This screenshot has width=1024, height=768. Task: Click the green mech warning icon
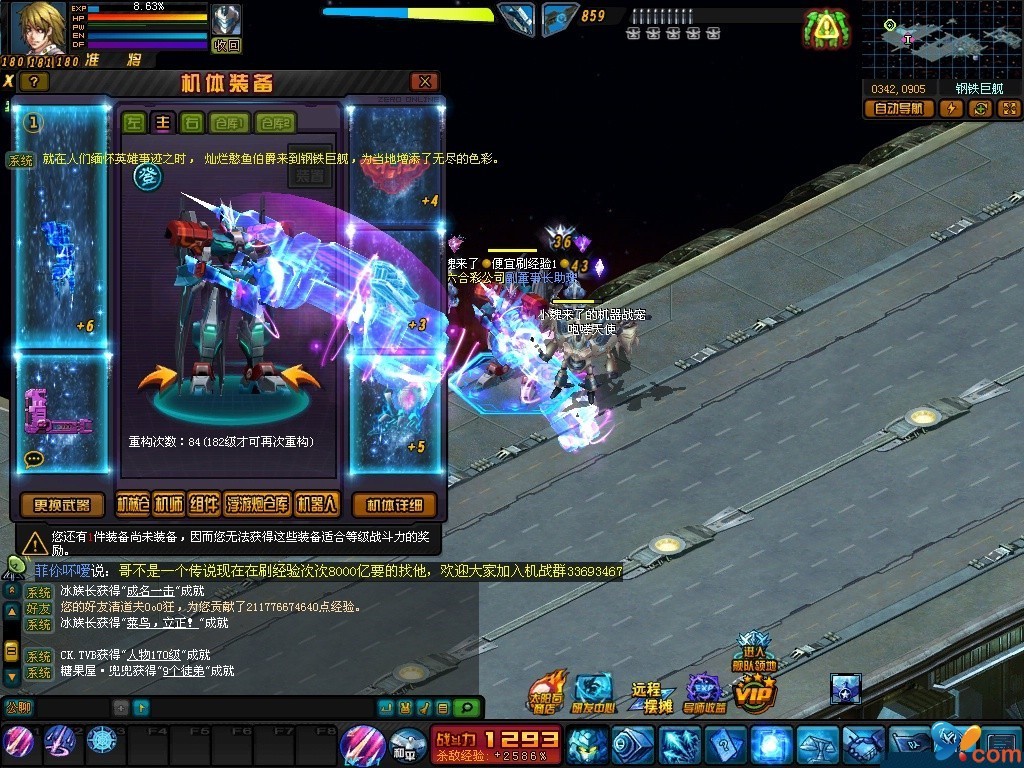[826, 30]
